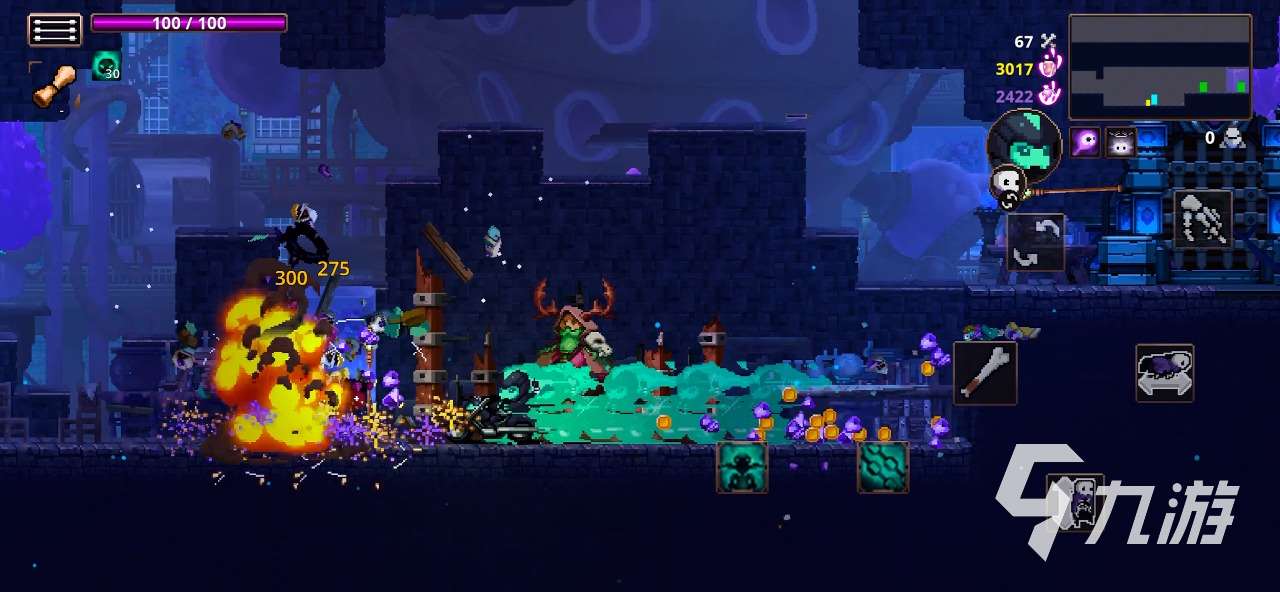
Task: Tap the green hooded skull portrait
Action: [x=1024, y=143]
